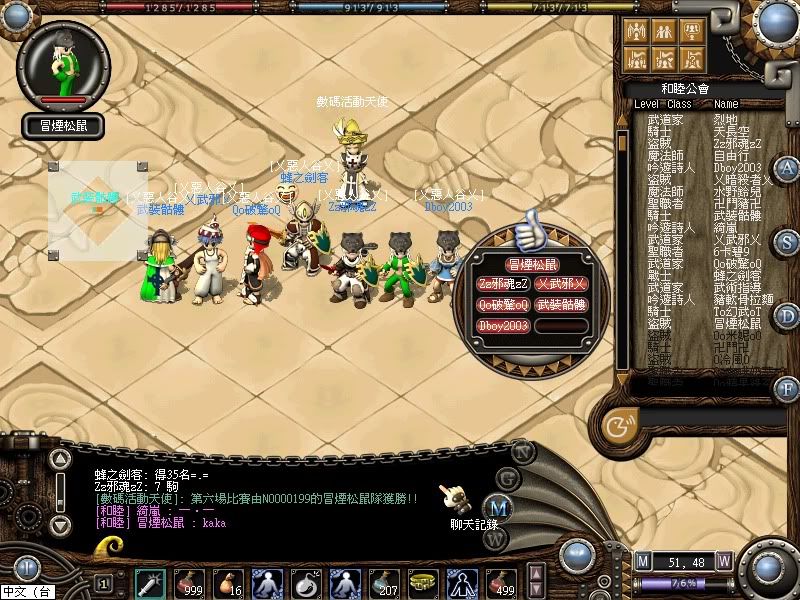The width and height of the screenshot is (800, 600).
Task: Click the round F button on the right edge
Action: (788, 388)
